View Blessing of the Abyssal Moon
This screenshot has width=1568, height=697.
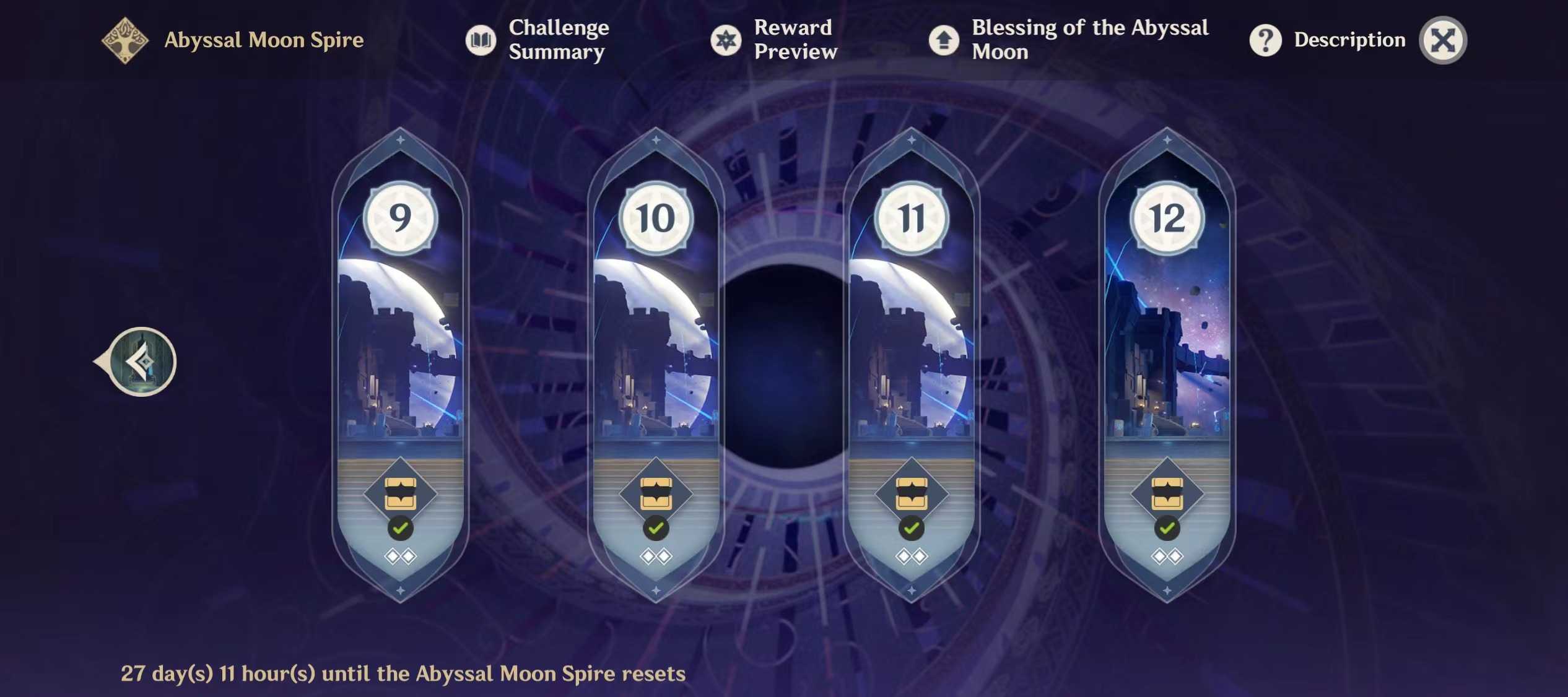tap(1068, 40)
